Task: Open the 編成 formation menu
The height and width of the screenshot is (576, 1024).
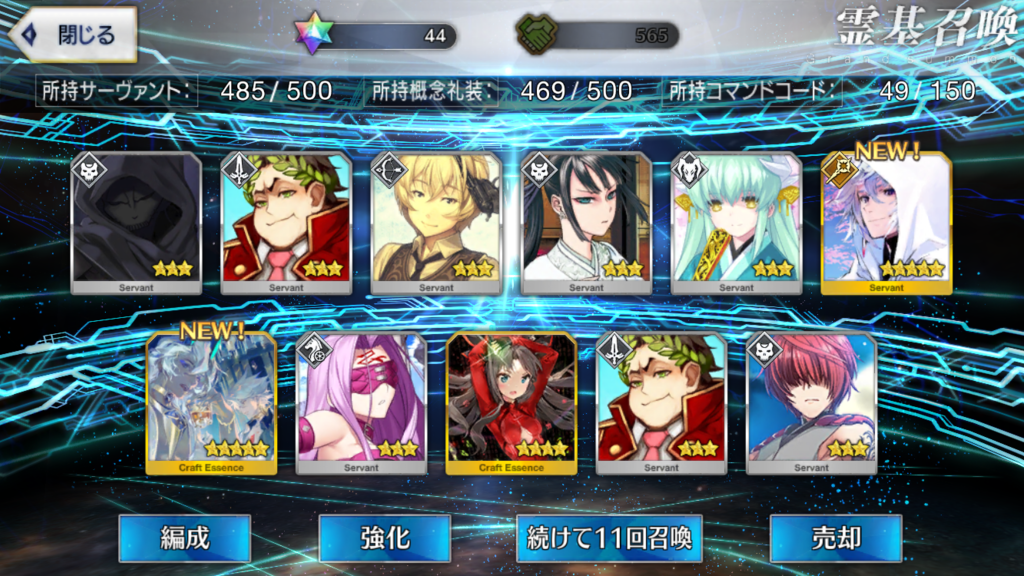Action: (184, 538)
